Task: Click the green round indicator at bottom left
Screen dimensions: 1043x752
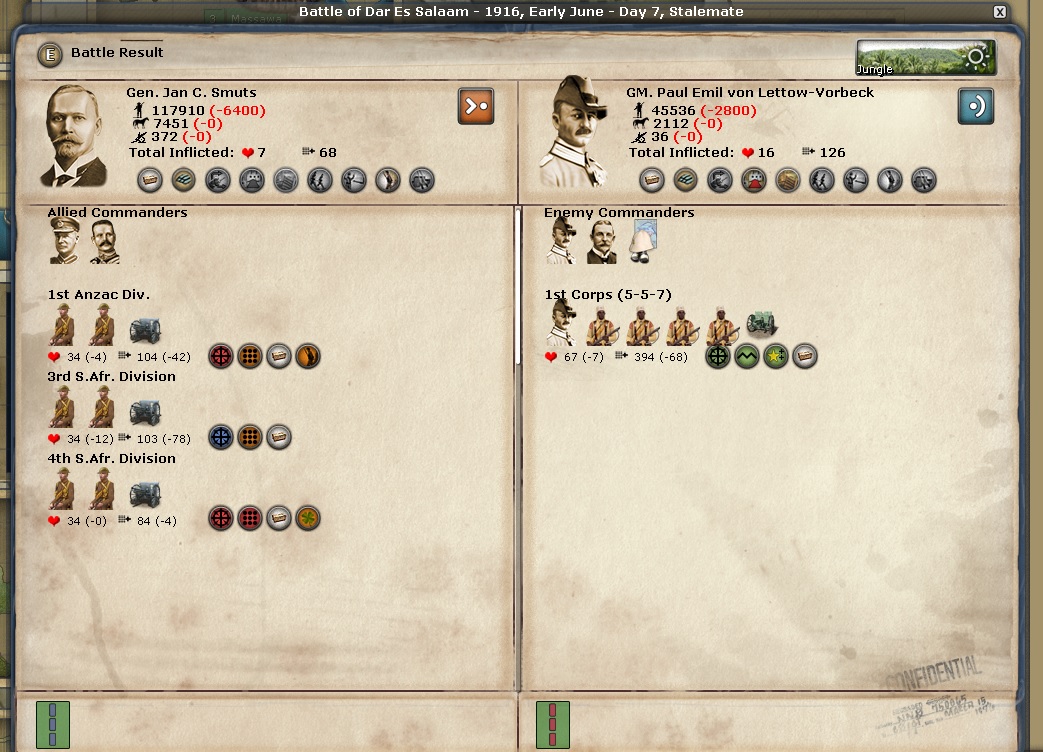Action: [53, 724]
